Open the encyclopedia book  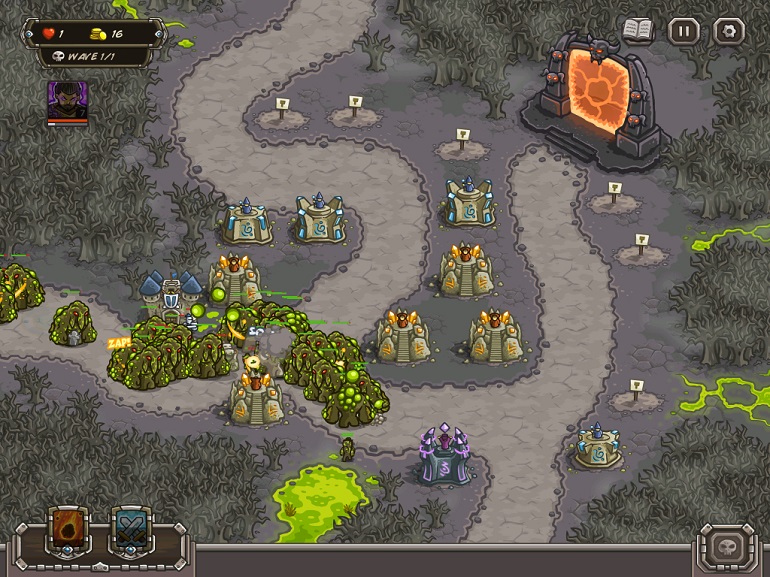[x=637, y=30]
